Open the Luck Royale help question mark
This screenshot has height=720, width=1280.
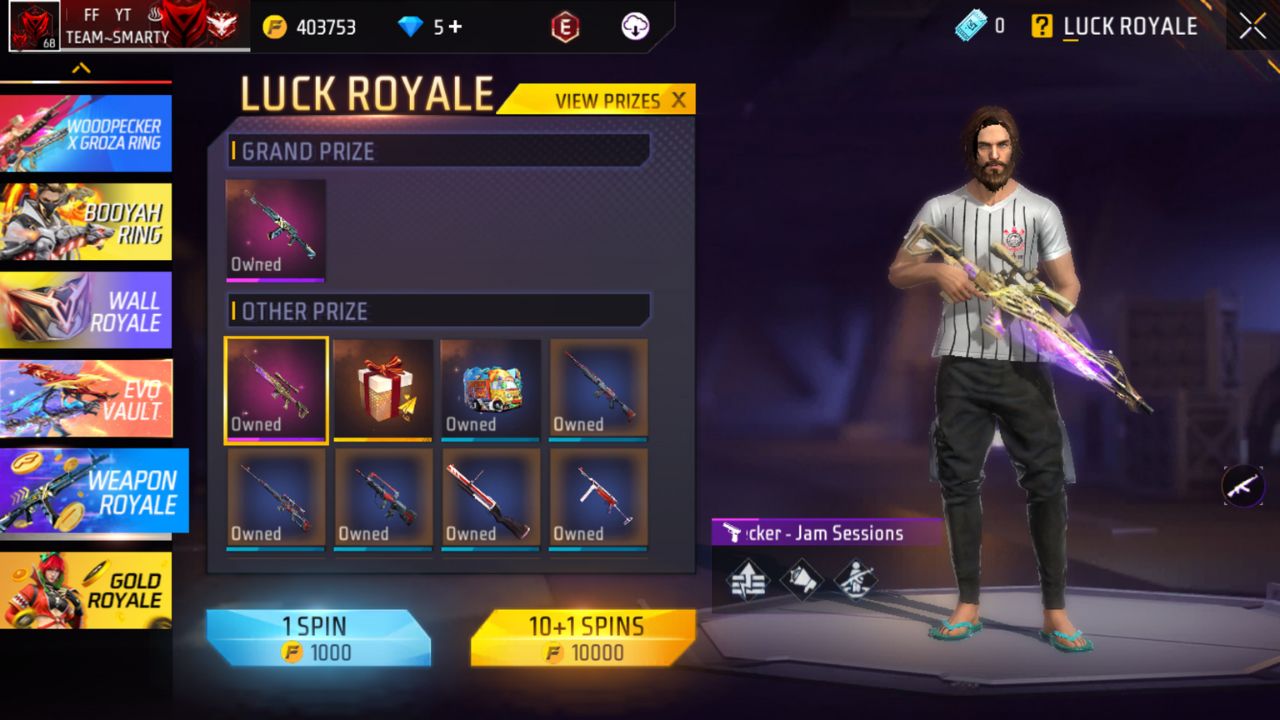point(1042,27)
